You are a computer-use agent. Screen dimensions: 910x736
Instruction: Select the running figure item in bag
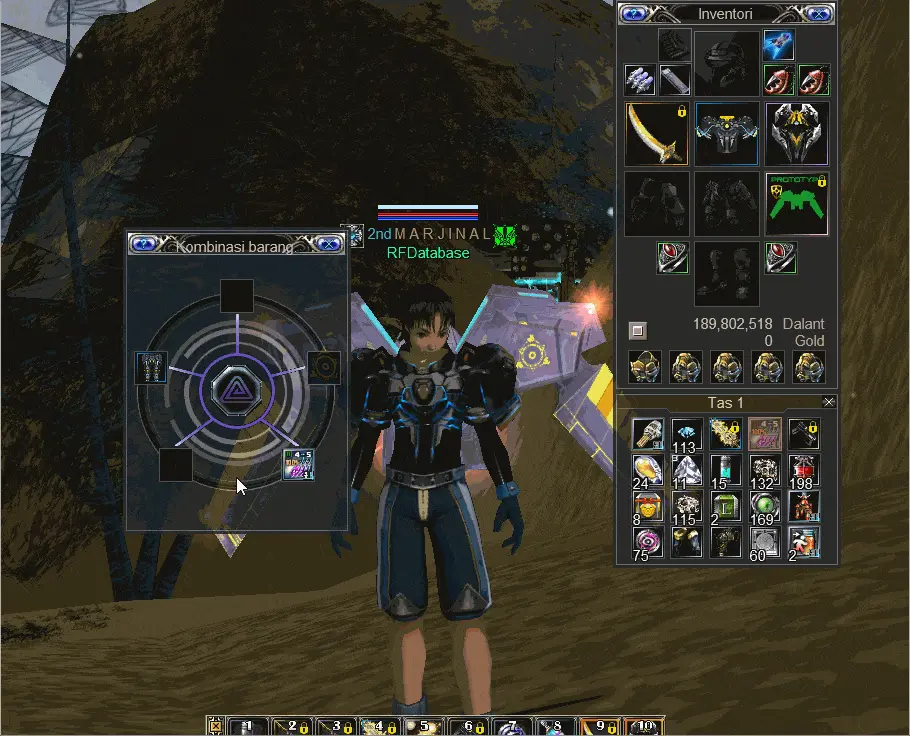pos(804,542)
